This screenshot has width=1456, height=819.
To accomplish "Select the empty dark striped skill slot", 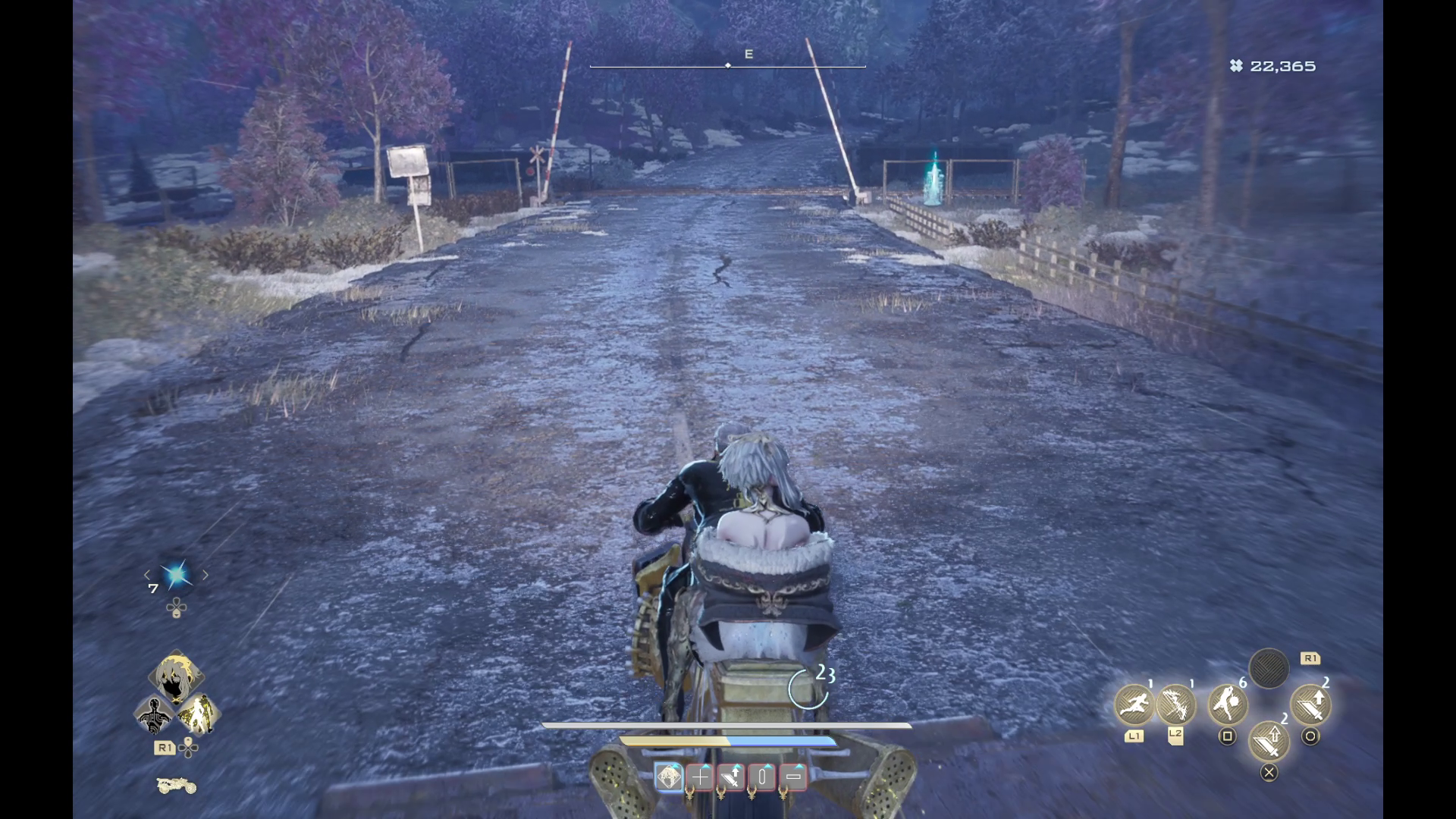I will pos(1269,669).
